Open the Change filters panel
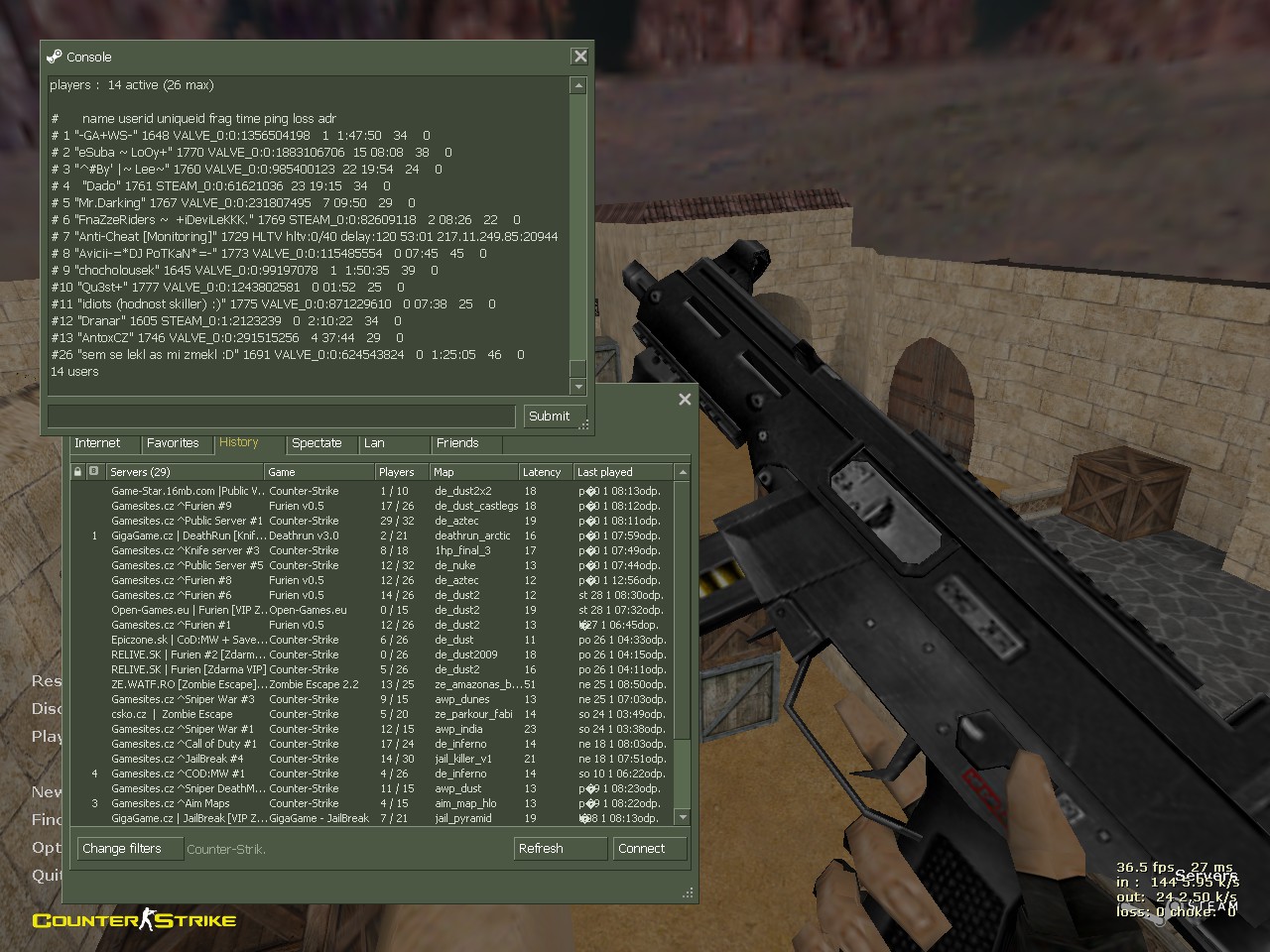Image resolution: width=1270 pixels, height=952 pixels. pos(122,849)
